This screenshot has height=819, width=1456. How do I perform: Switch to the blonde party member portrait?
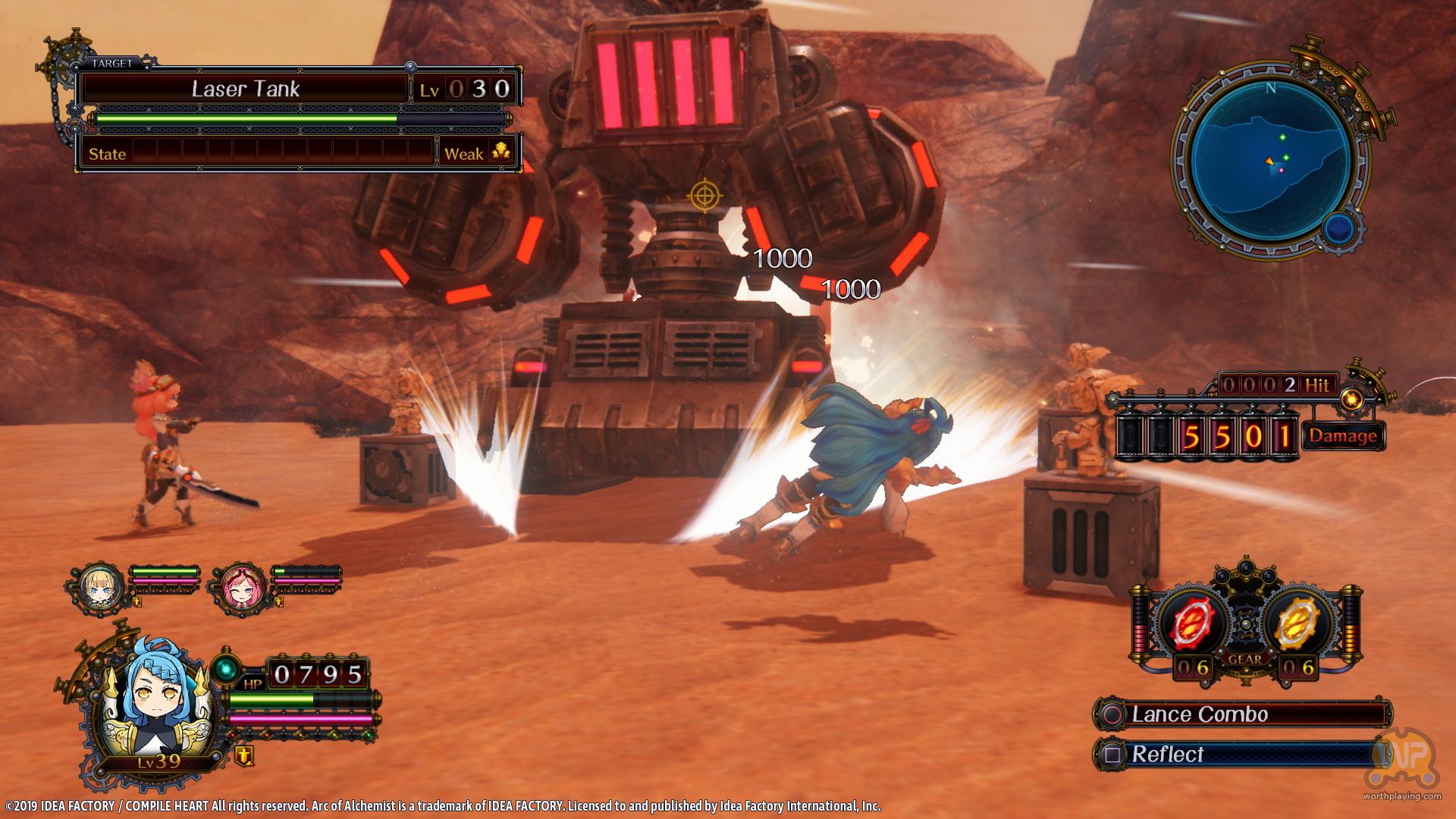coord(101,583)
